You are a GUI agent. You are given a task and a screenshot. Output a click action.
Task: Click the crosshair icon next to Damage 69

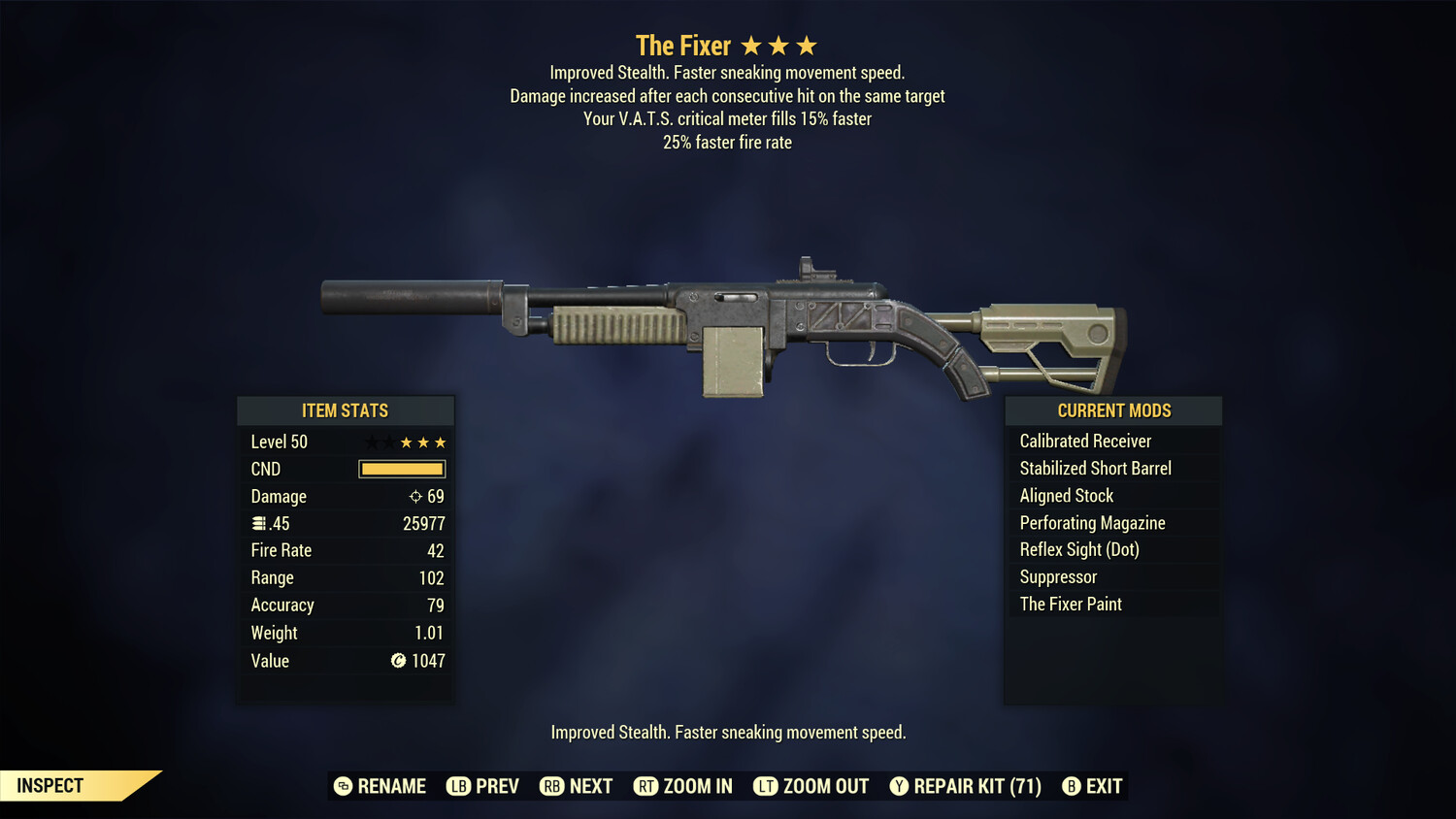point(414,496)
